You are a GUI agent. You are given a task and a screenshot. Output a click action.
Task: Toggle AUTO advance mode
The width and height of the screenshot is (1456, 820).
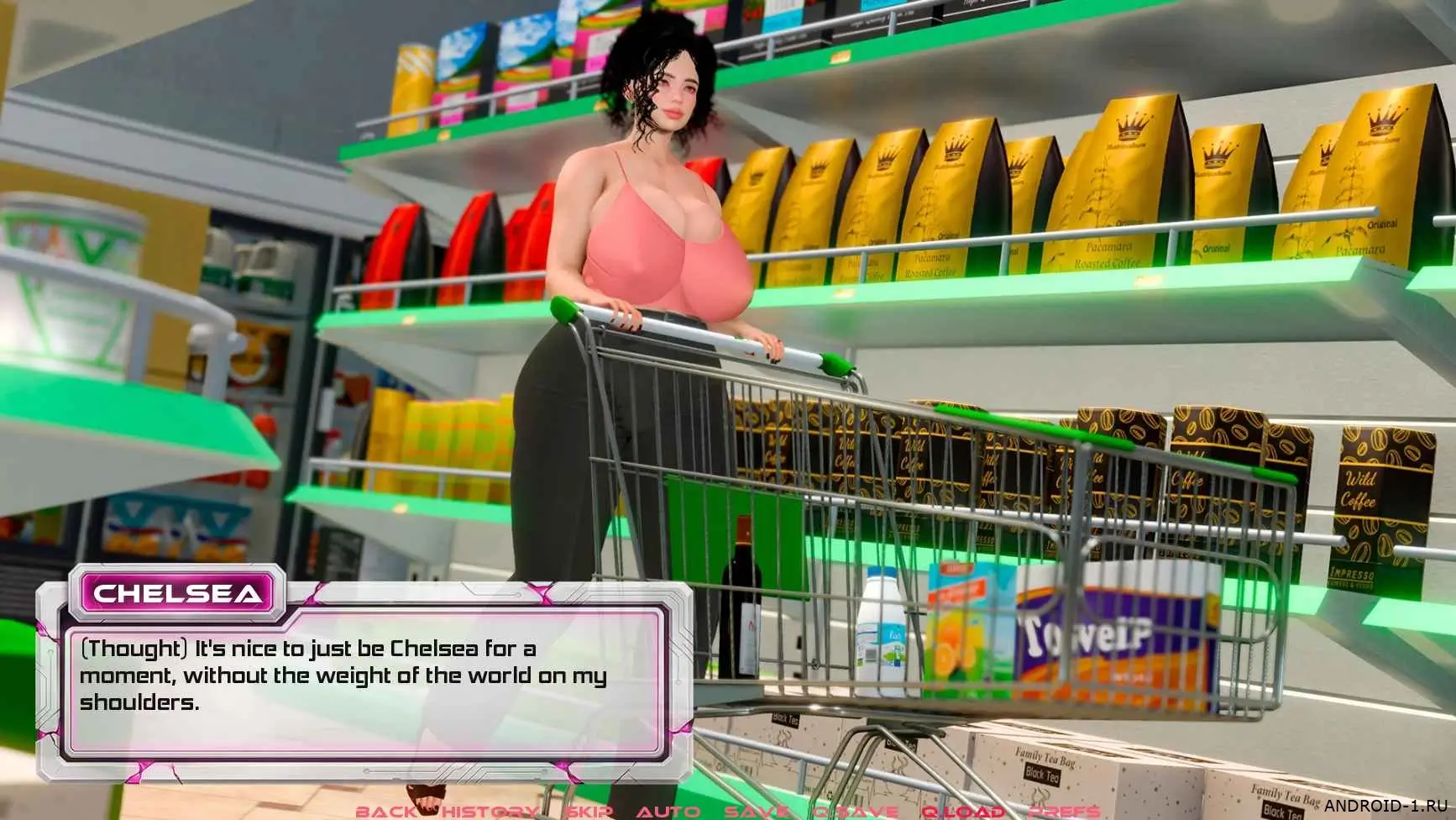[668, 812]
